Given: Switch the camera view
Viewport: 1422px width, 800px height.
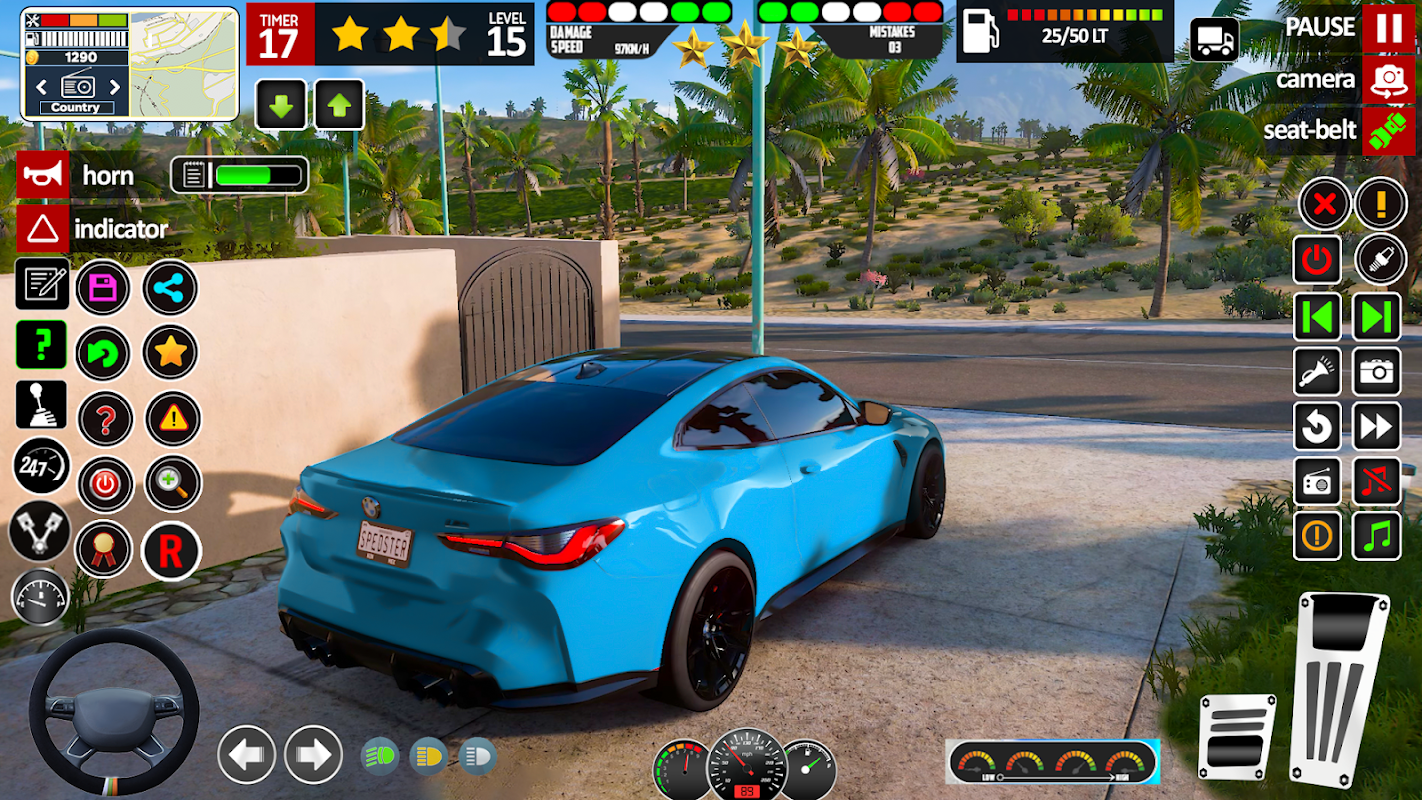Looking at the screenshot, I should [1388, 80].
